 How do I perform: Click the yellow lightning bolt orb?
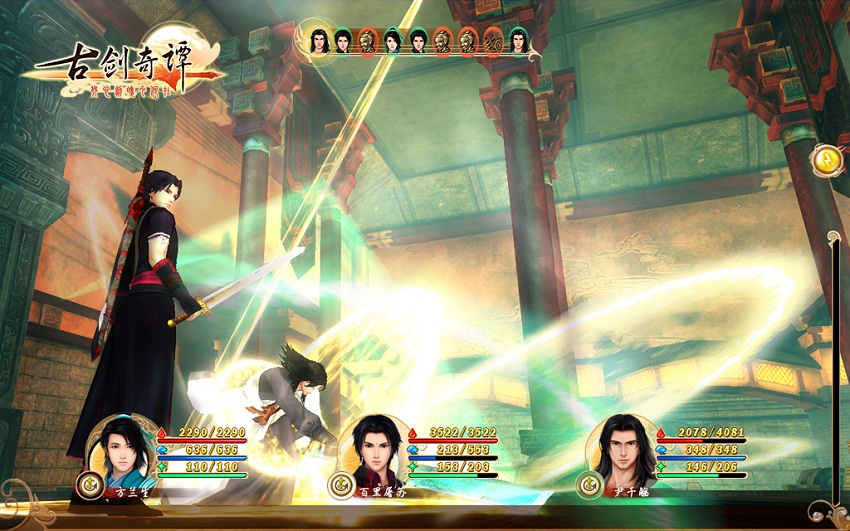pos(828,160)
